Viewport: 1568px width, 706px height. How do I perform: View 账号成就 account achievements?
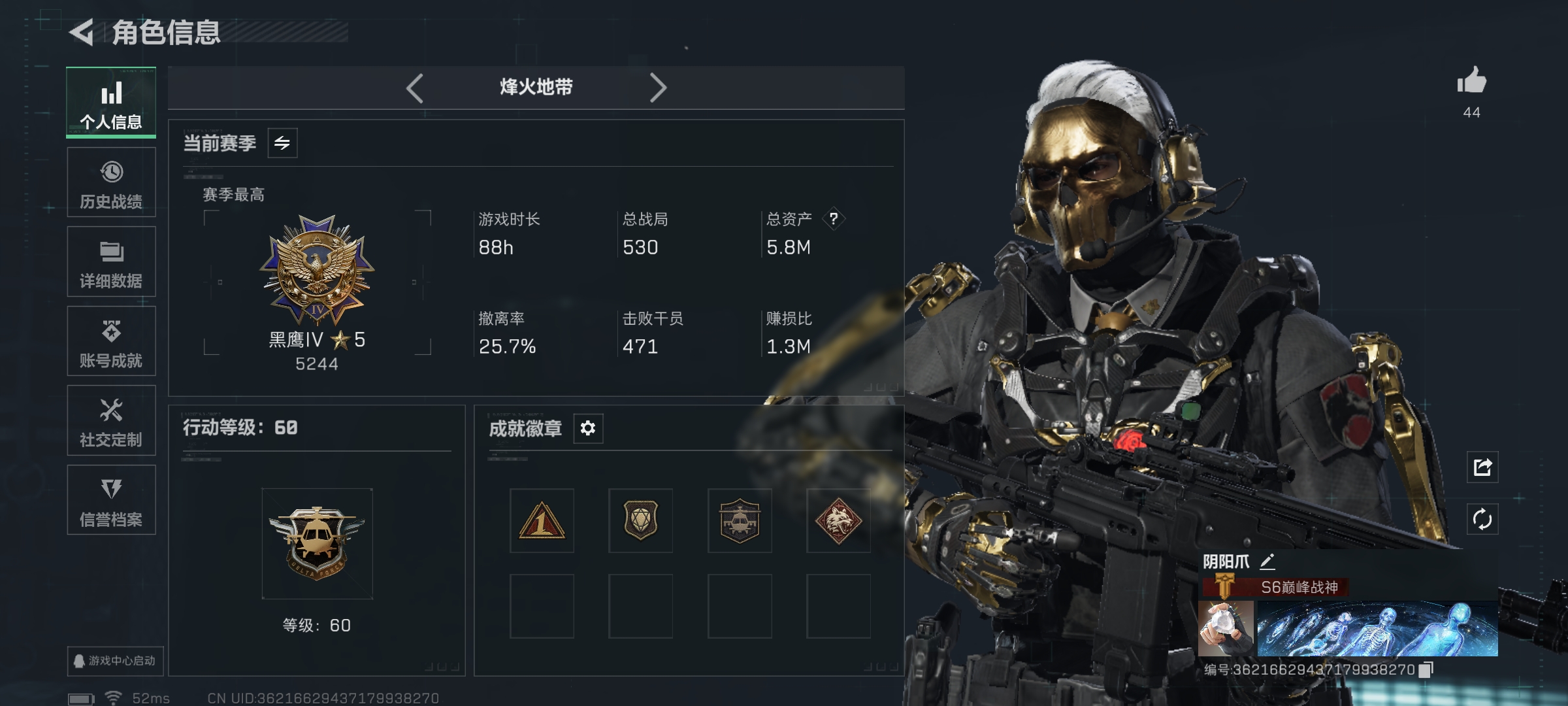[x=111, y=340]
